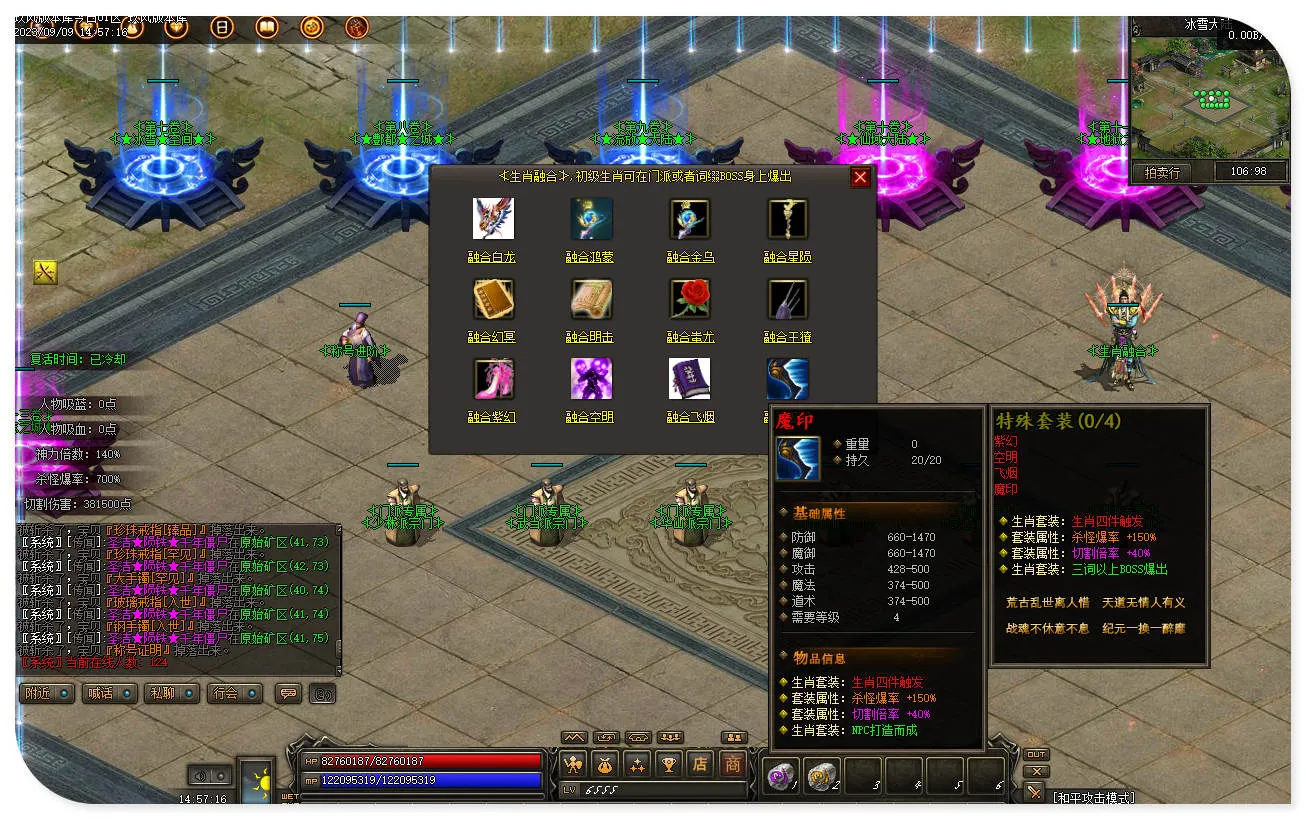
Task: Open the book icon in top bar
Action: pos(267,27)
